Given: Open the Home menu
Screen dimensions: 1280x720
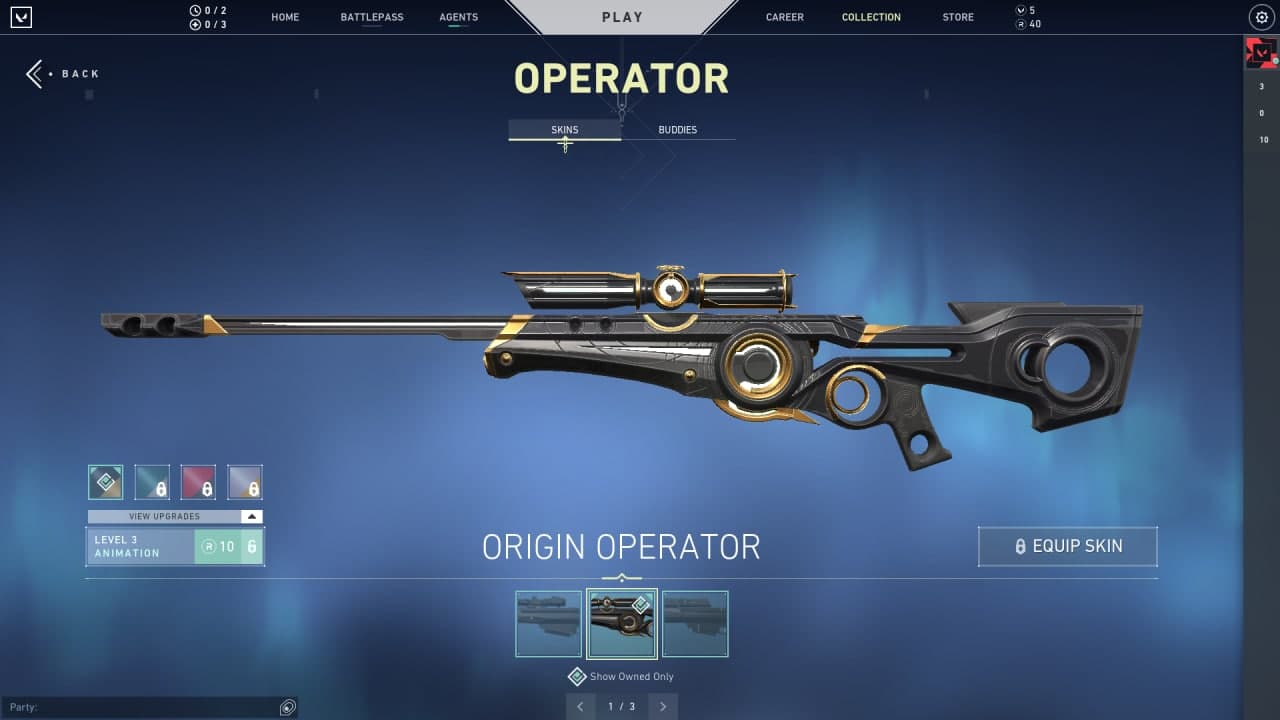Looking at the screenshot, I should pyautogui.click(x=285, y=17).
